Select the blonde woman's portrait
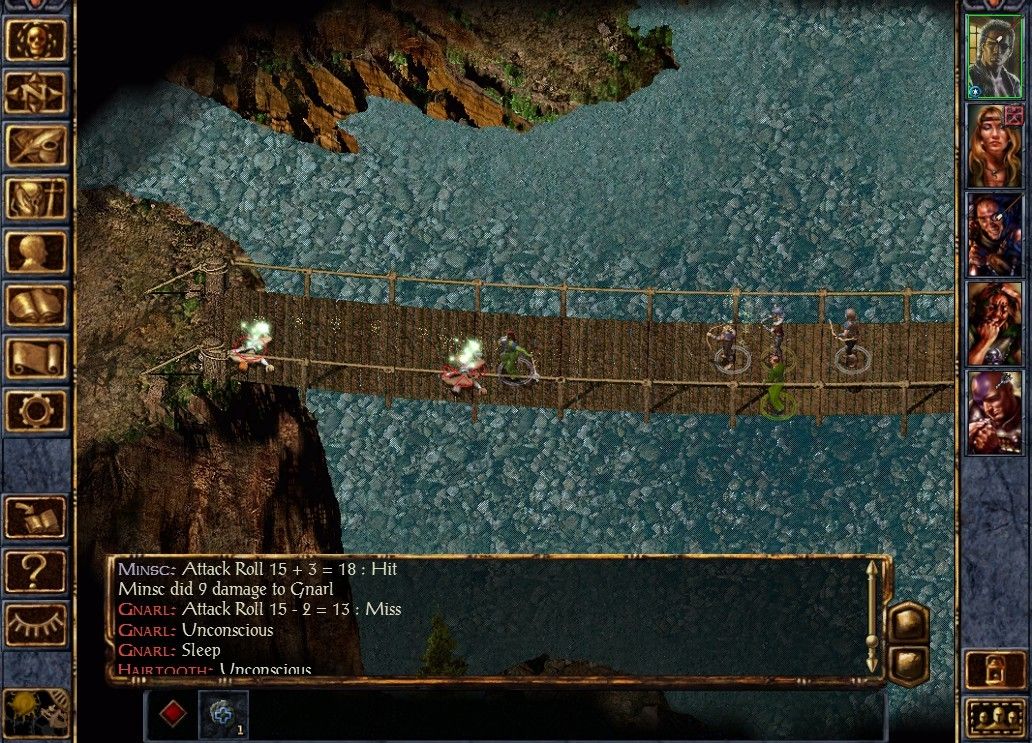Image resolution: width=1032 pixels, height=743 pixels. pyautogui.click(x=994, y=146)
